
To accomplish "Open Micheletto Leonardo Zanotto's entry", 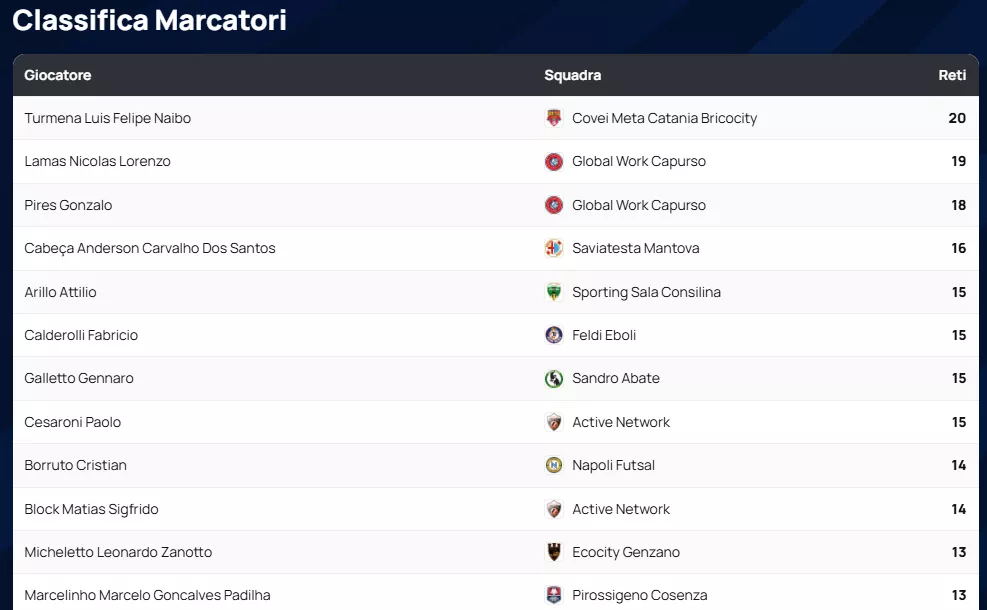I will (118, 552).
